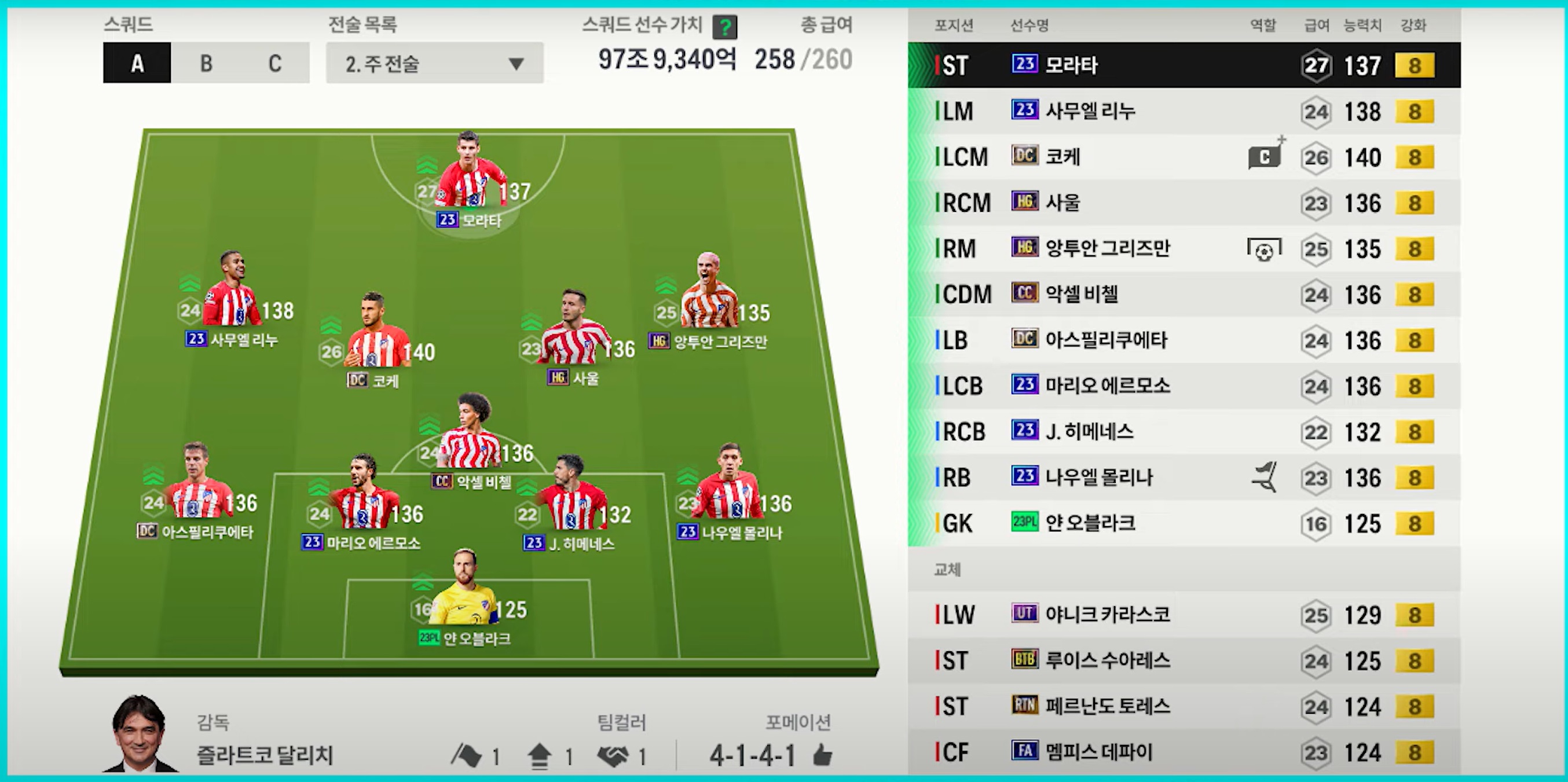1568x782 pixels.
Task: Select goalkeeper Oblak on the pitch
Action: pos(464,593)
